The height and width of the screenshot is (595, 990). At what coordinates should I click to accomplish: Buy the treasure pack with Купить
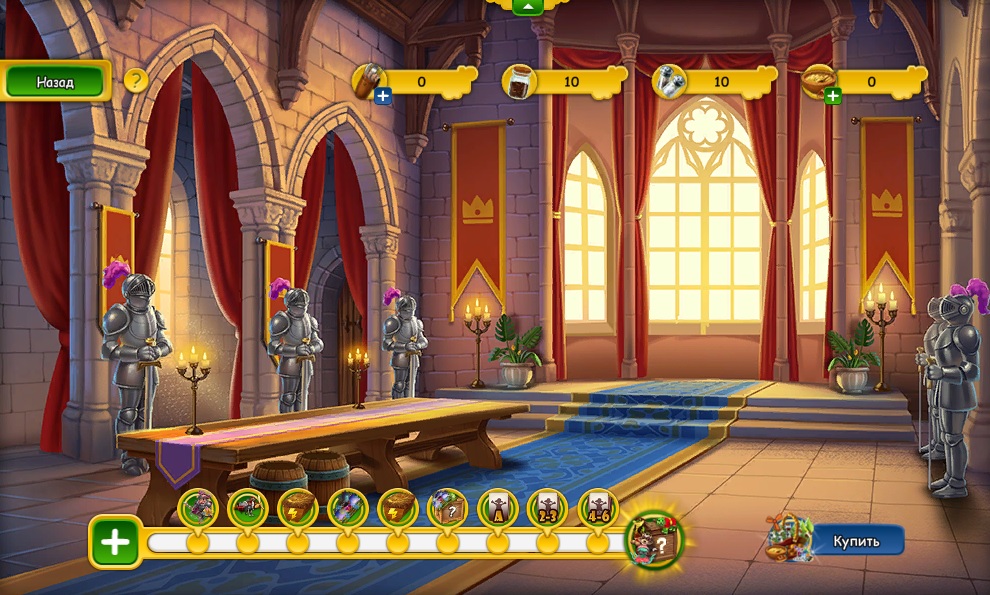click(x=857, y=541)
